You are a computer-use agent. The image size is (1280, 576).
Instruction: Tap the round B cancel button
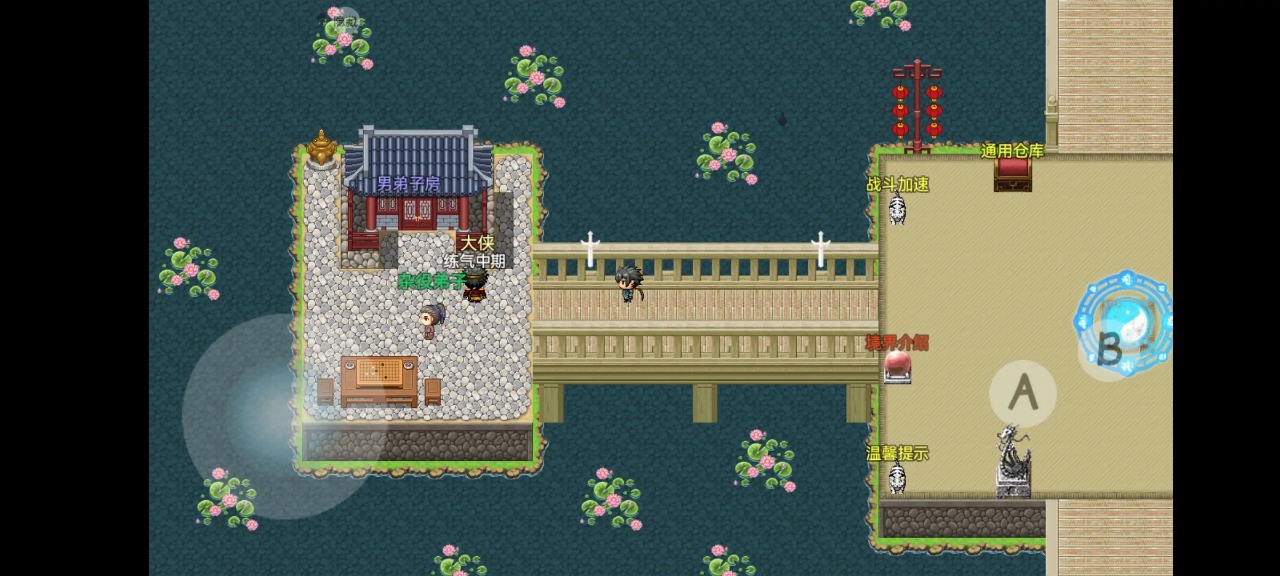click(1111, 349)
